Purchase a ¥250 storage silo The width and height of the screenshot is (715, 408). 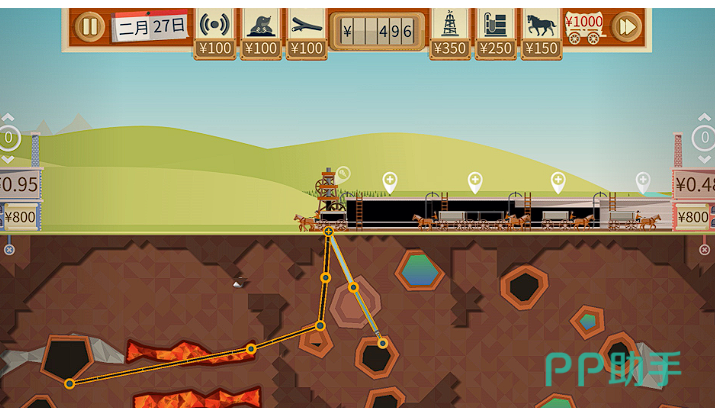pos(496,32)
